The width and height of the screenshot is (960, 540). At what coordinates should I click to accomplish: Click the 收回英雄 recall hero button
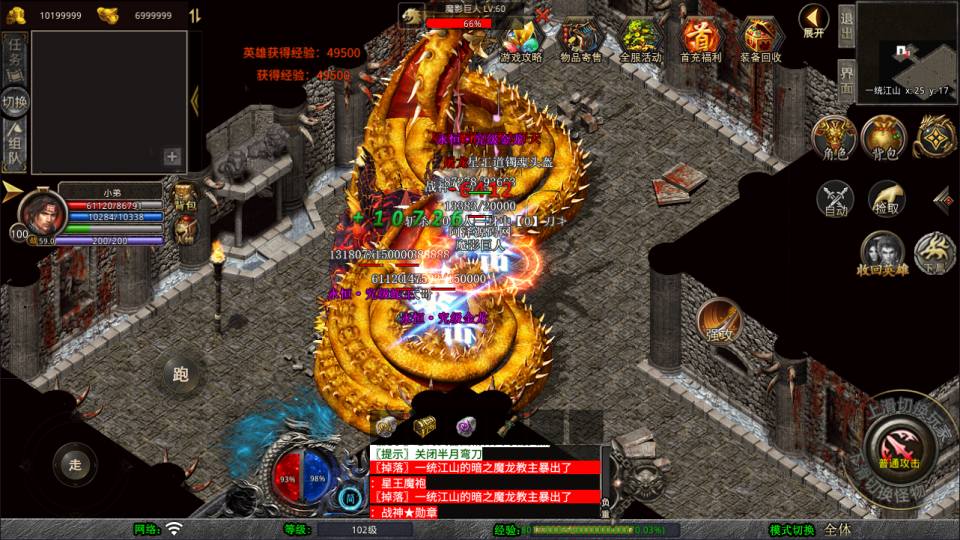pyautogui.click(x=883, y=254)
